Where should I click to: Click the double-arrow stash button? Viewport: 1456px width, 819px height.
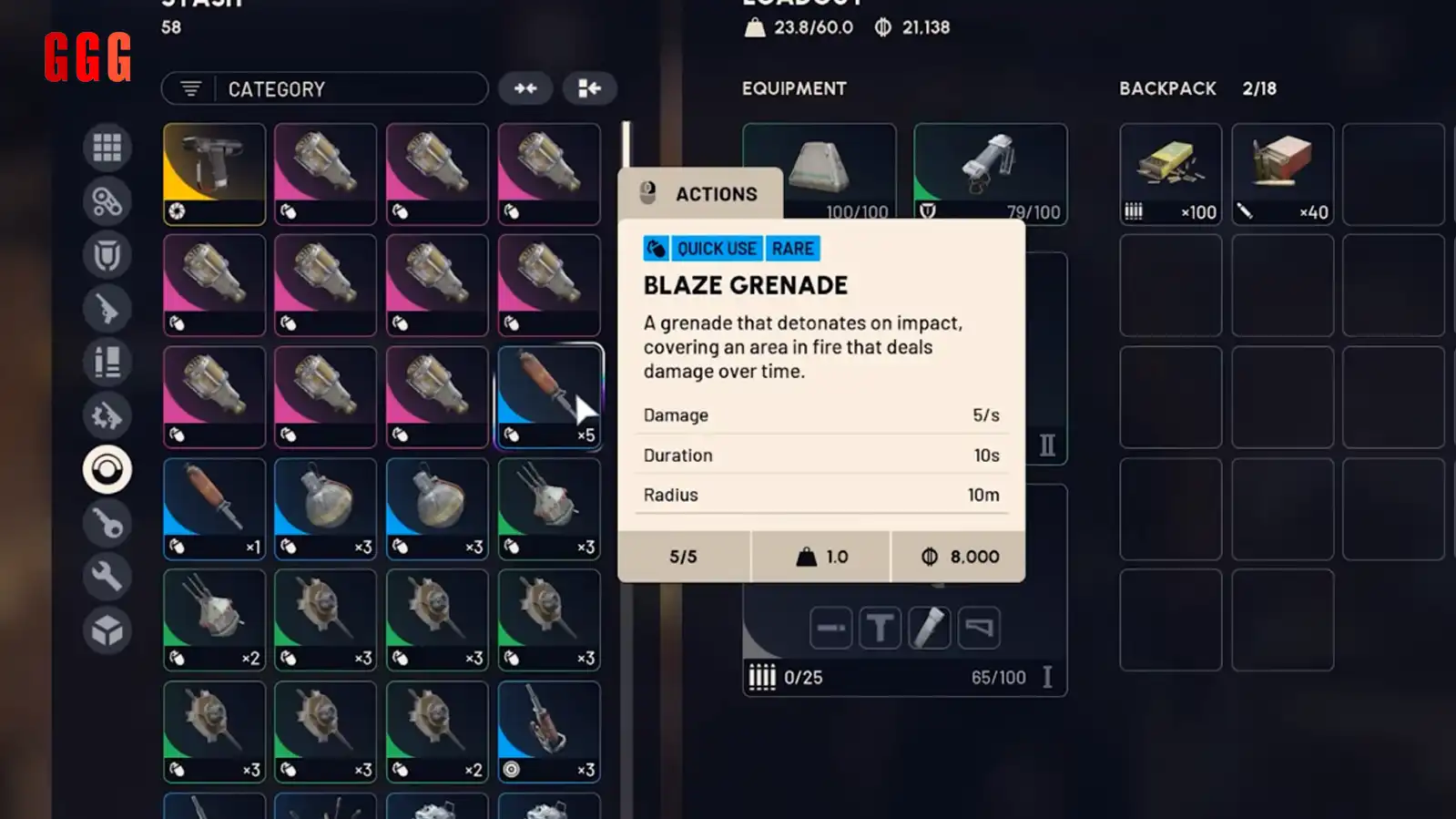[x=525, y=88]
